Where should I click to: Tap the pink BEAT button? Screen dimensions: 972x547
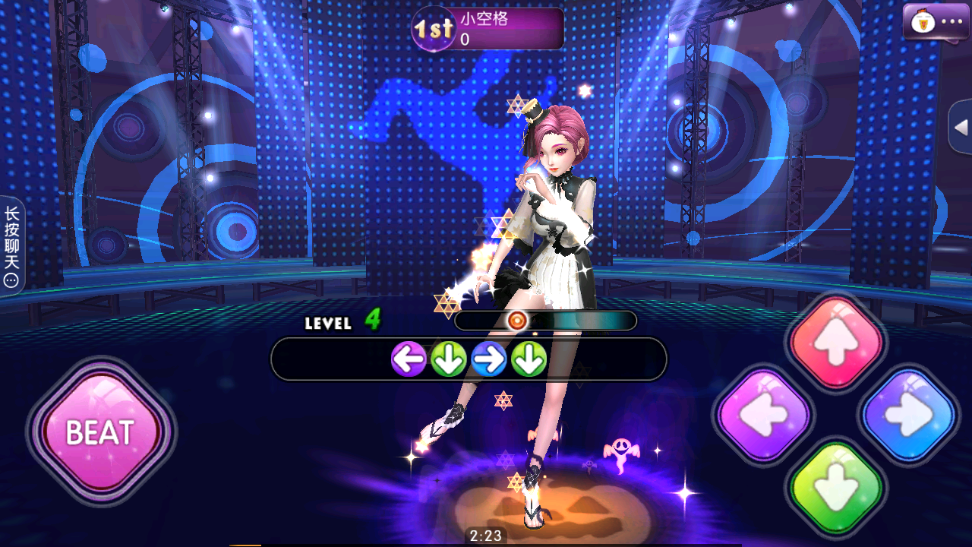[100, 432]
